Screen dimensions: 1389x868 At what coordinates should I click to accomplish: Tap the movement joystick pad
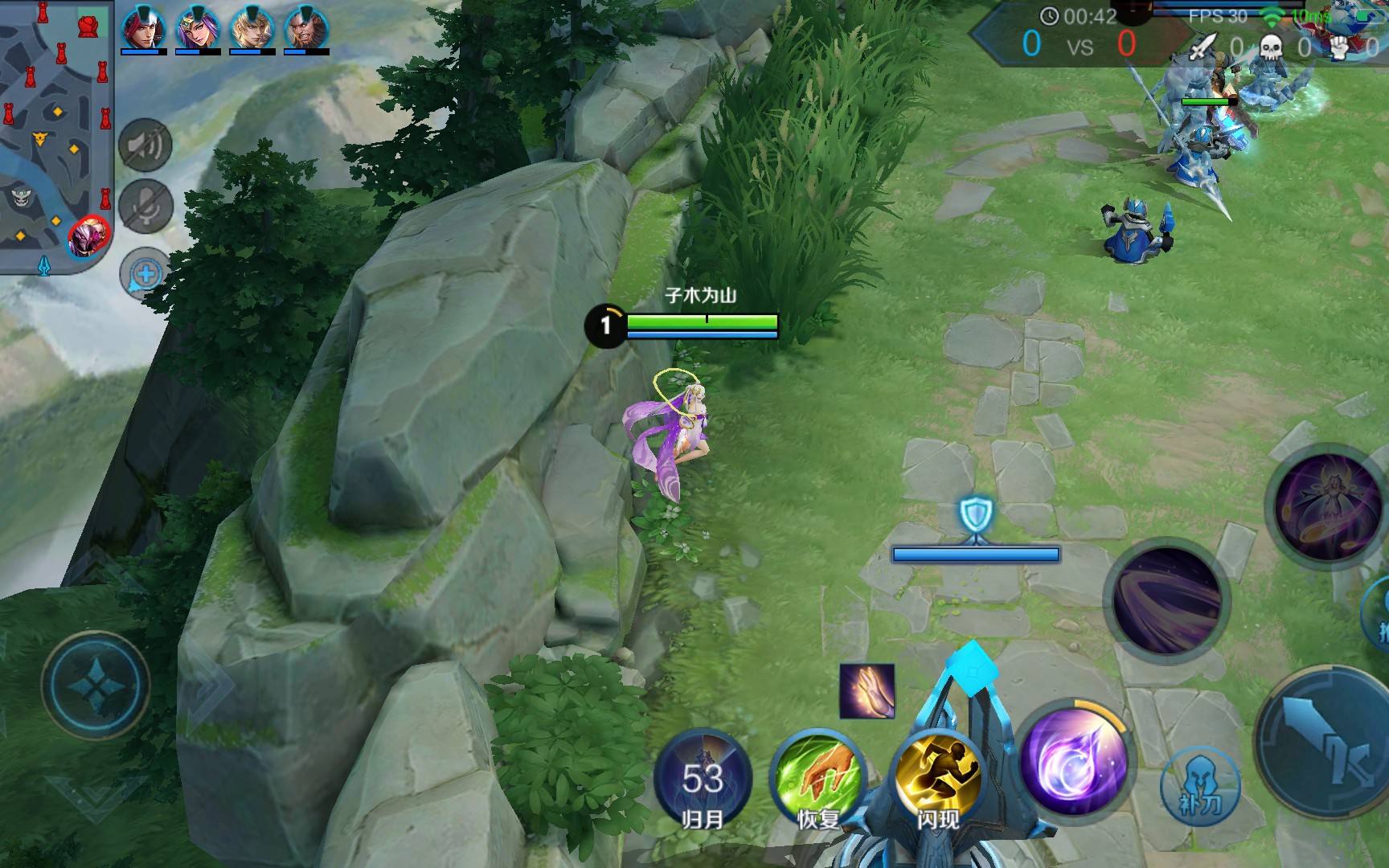[x=96, y=686]
